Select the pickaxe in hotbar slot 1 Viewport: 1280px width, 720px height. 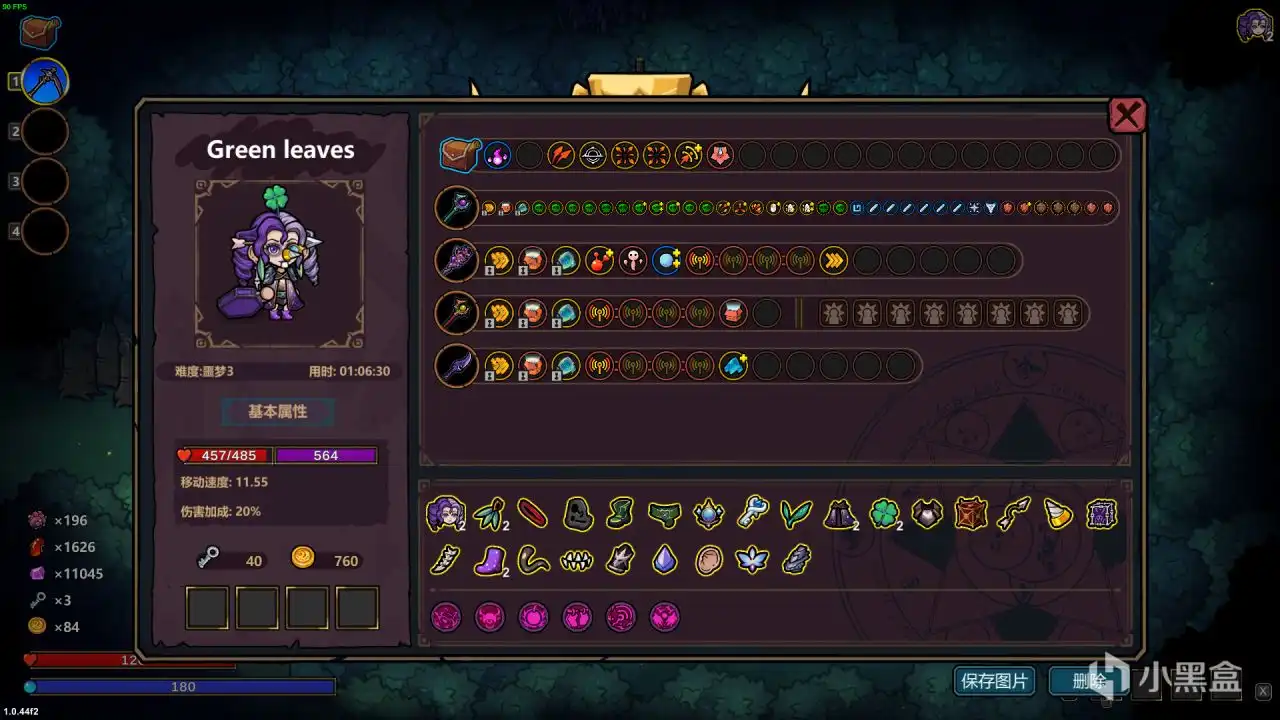(x=40, y=80)
